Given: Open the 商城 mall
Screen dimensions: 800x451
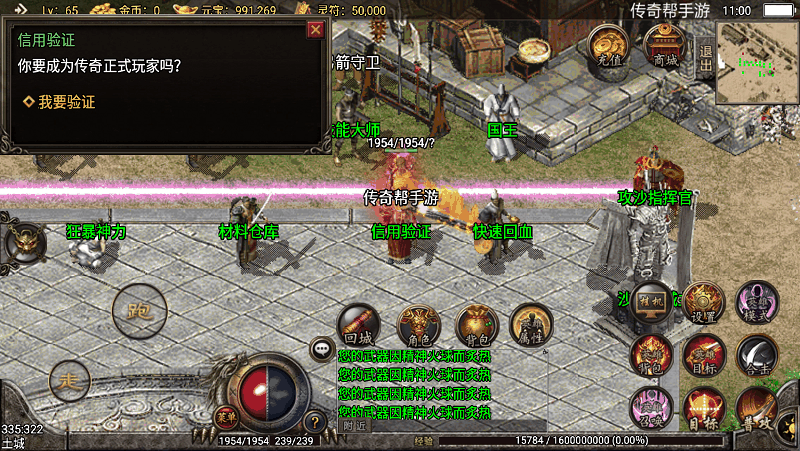Looking at the screenshot, I should click(x=664, y=46).
